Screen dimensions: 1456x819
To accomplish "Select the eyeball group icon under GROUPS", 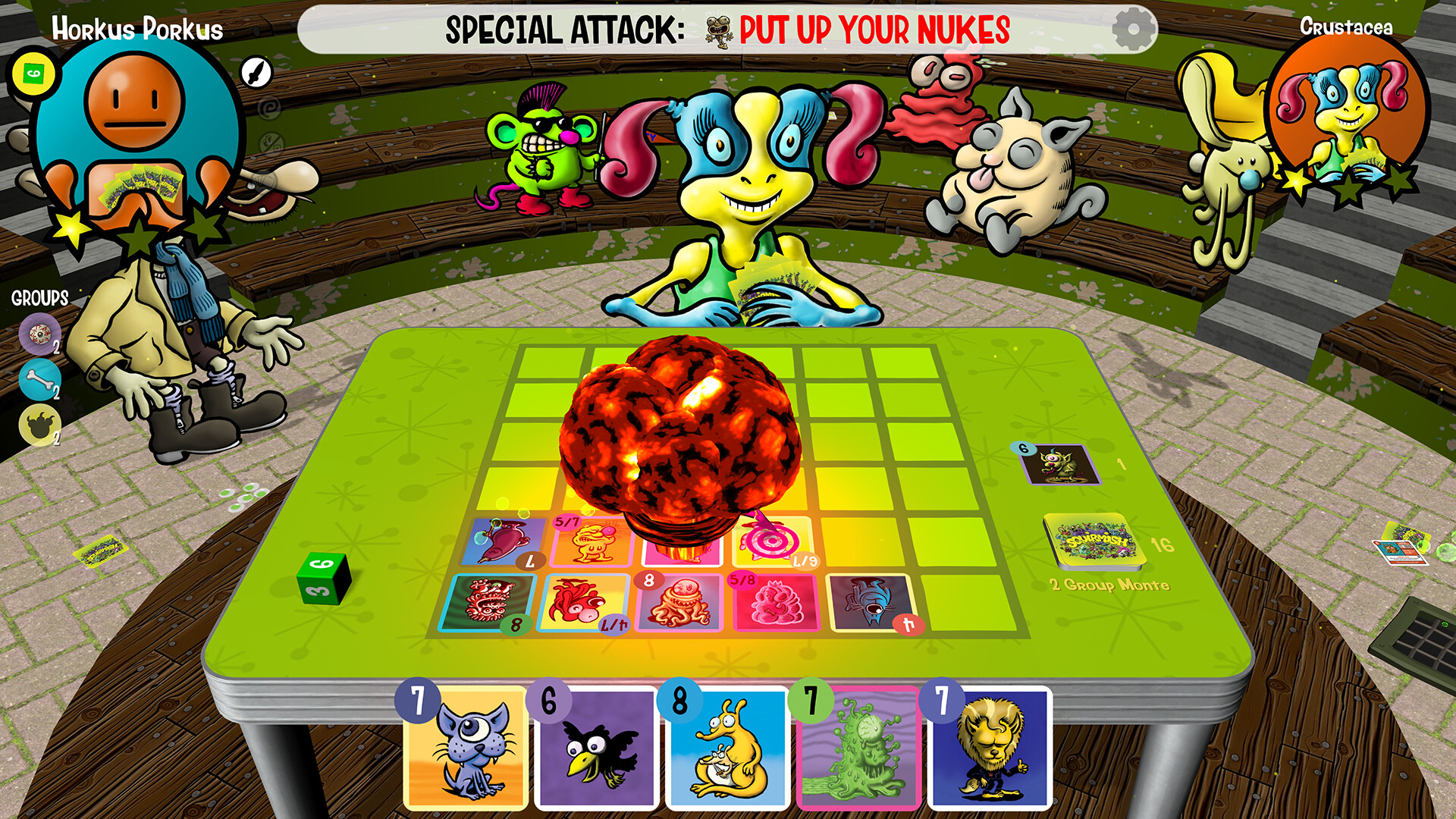I will tap(39, 334).
